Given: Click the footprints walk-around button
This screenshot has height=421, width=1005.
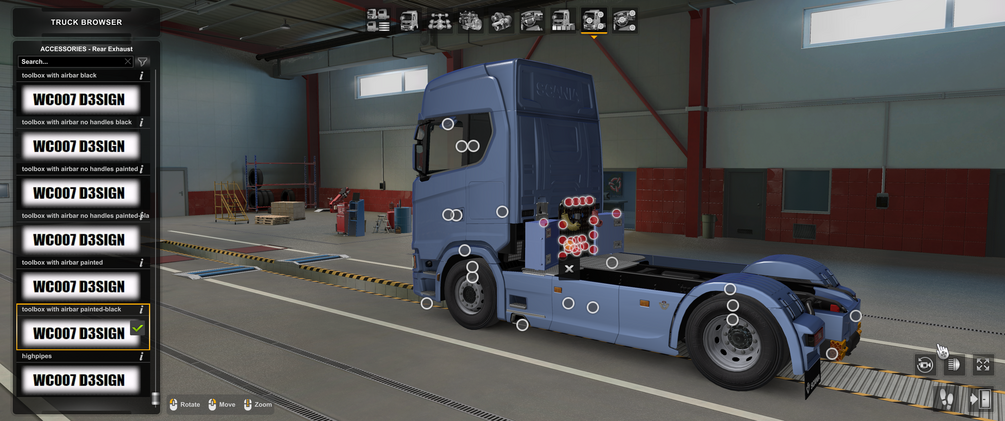Looking at the screenshot, I should point(945,398).
